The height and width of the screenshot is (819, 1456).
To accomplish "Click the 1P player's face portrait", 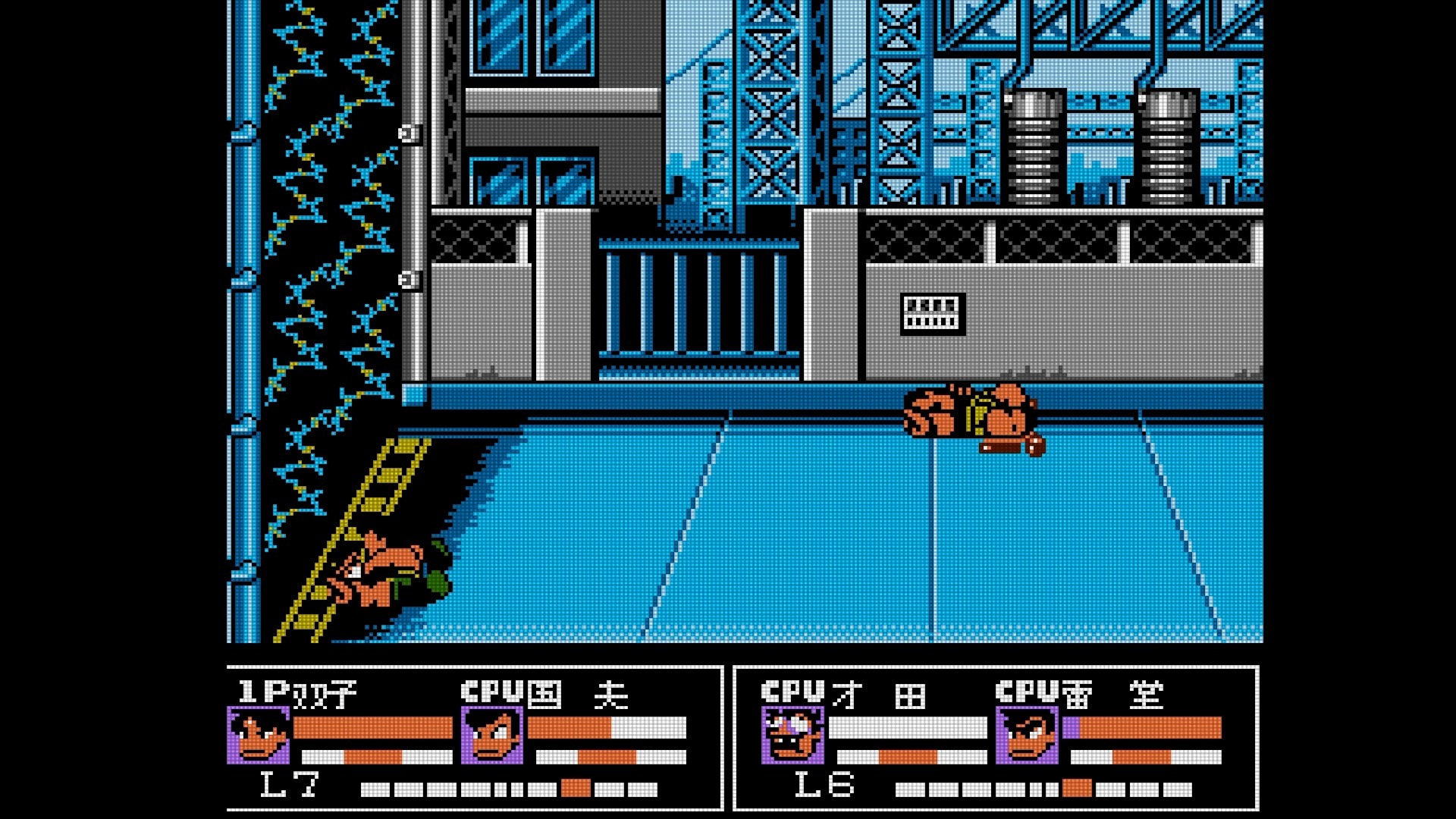I will coord(258,735).
